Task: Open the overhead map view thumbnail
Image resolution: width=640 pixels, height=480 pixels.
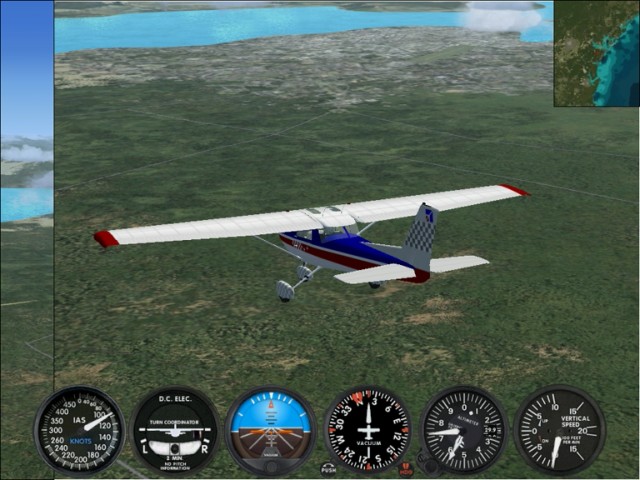Action: (x=596, y=54)
